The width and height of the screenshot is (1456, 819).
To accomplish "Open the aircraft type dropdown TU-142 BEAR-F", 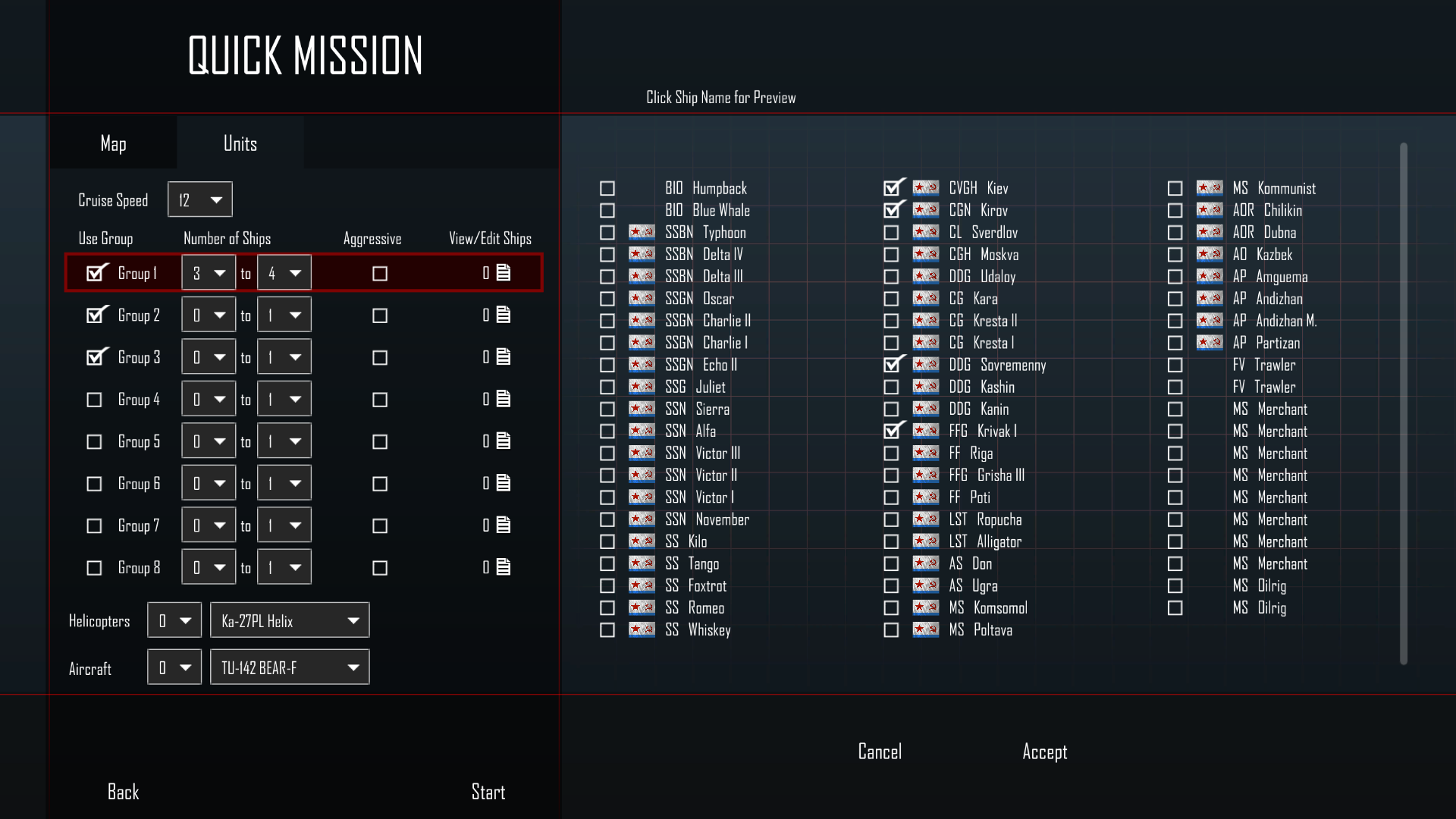I will 290,668.
